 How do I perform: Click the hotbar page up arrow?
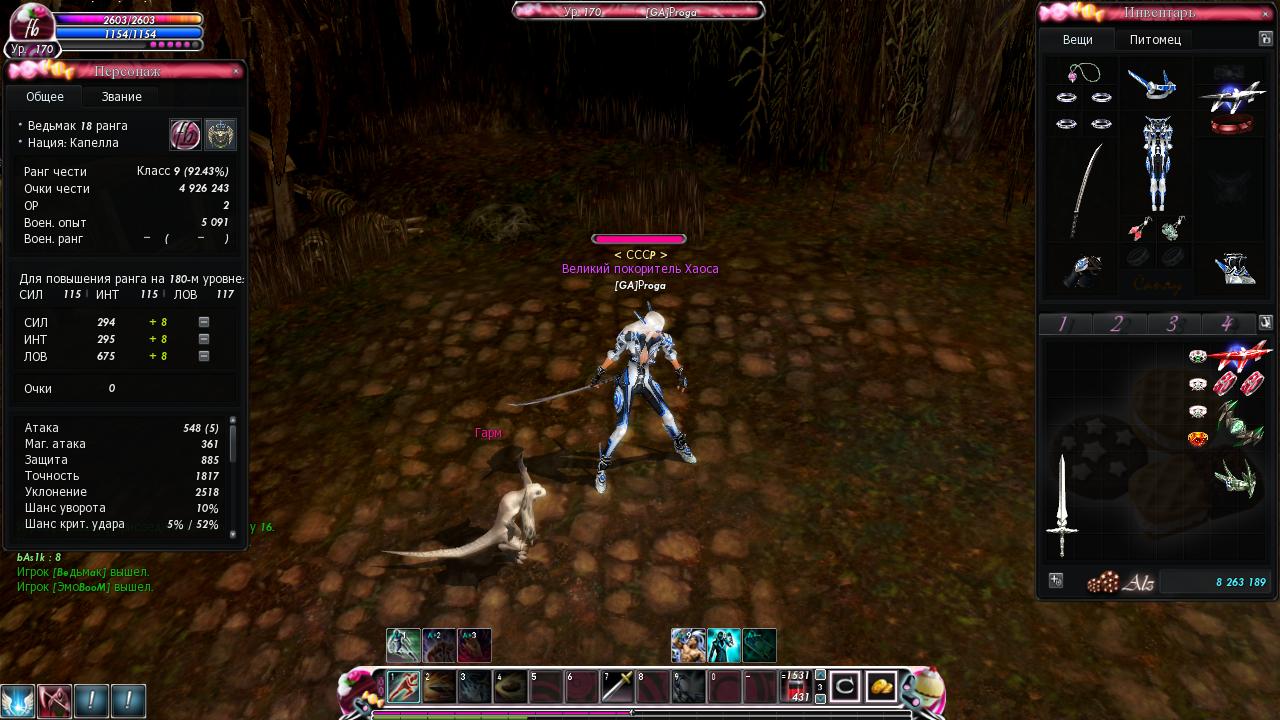click(x=821, y=675)
